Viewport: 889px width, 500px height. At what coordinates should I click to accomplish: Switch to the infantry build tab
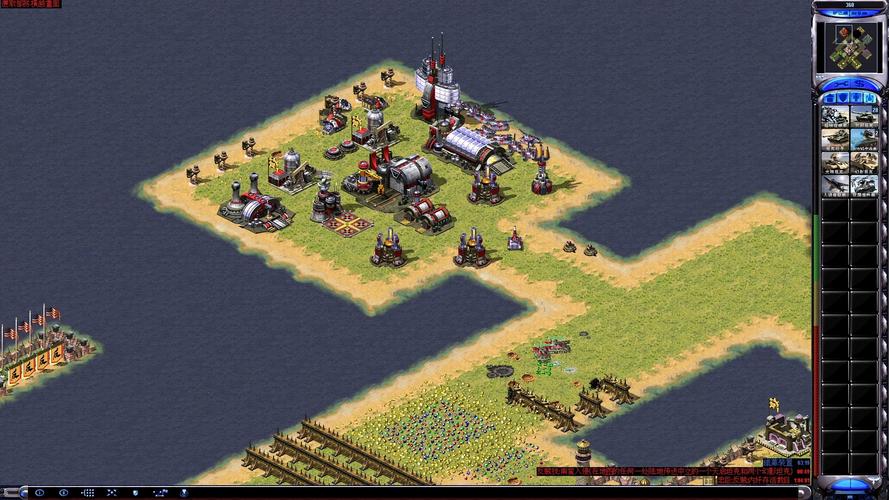tap(856, 98)
